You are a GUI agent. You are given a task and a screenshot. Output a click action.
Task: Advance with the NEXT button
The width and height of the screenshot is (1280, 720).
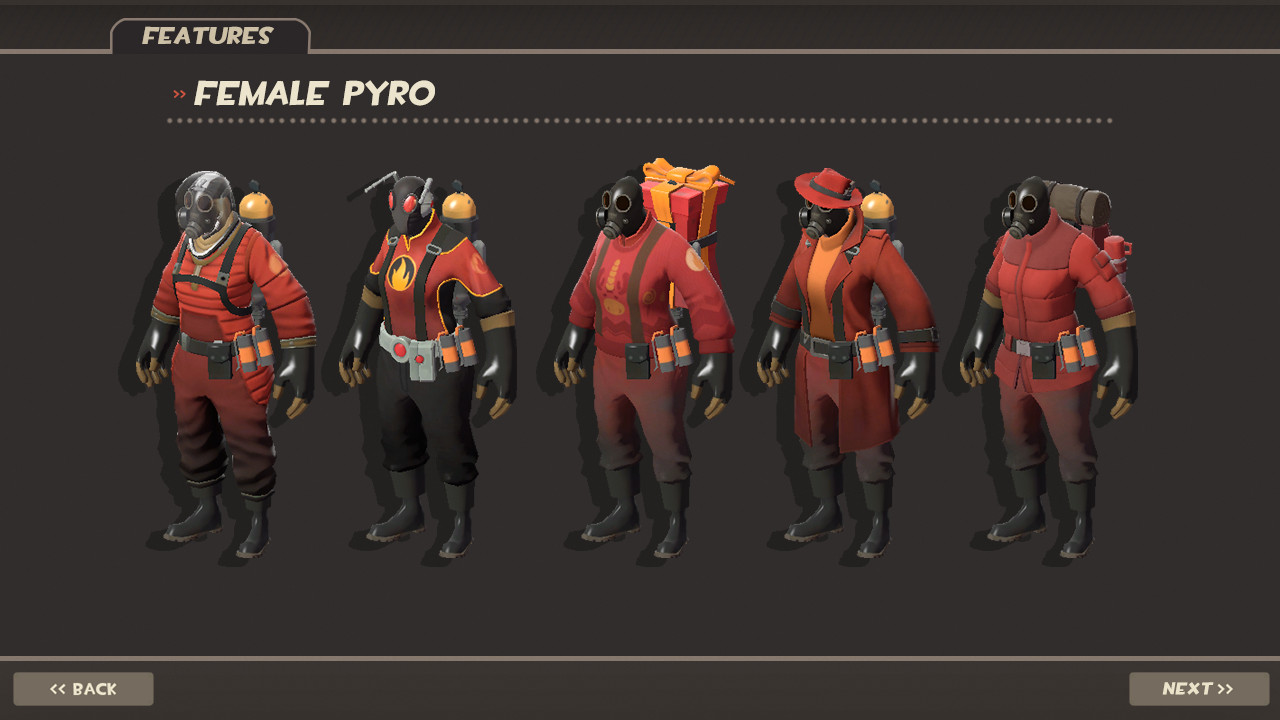(x=1197, y=688)
